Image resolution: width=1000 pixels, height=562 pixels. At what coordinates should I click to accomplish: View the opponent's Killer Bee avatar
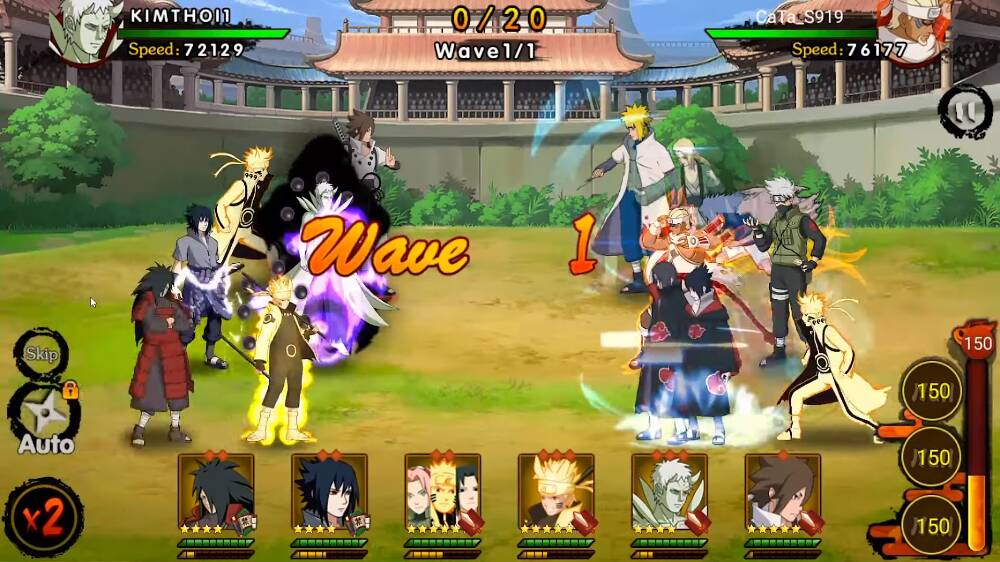point(912,28)
